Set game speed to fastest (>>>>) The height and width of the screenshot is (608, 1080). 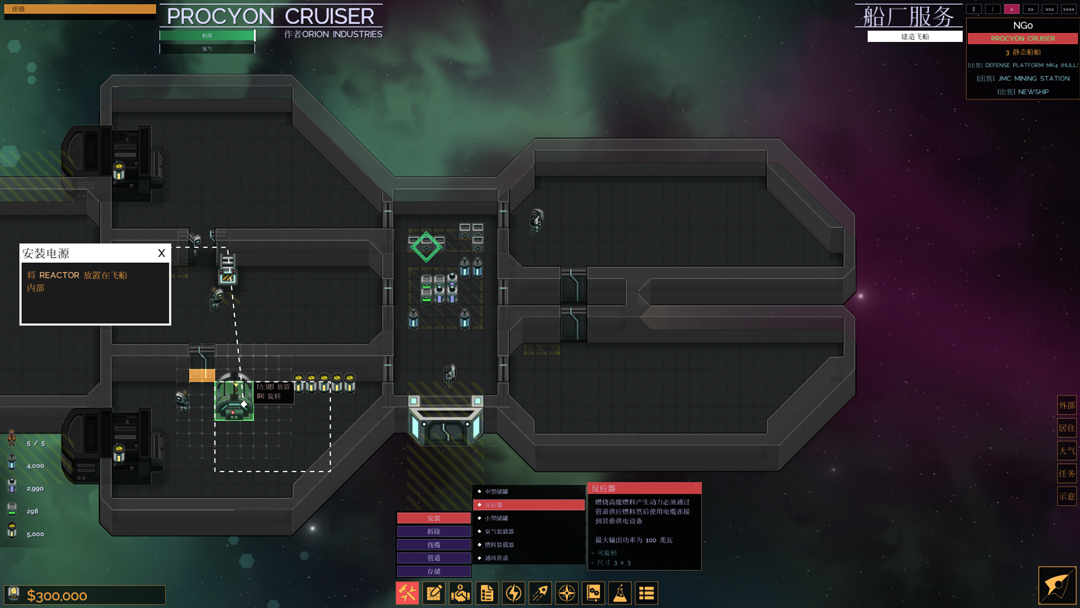[x=1068, y=9]
